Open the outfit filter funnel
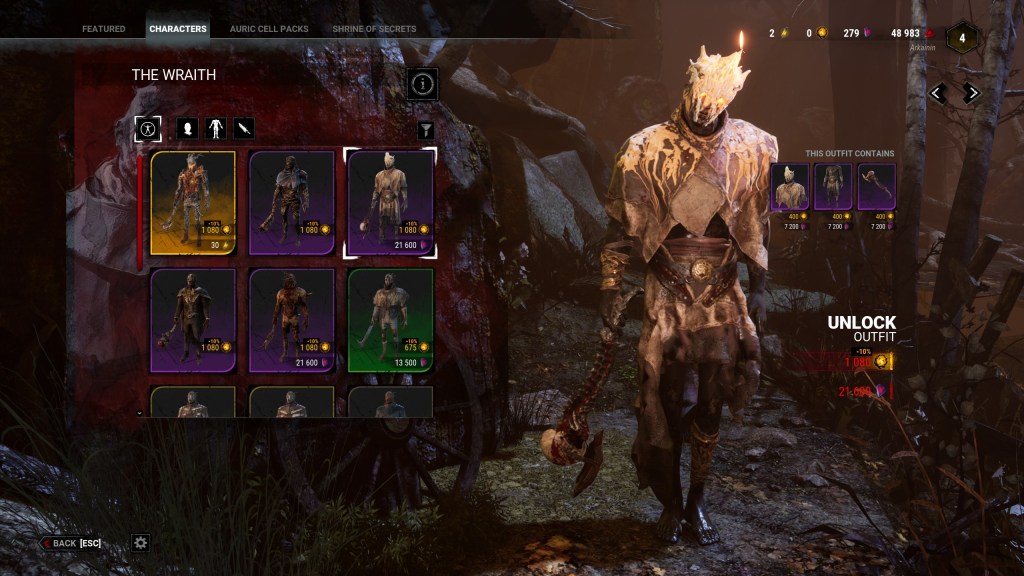This screenshot has width=1024, height=576. click(x=425, y=130)
